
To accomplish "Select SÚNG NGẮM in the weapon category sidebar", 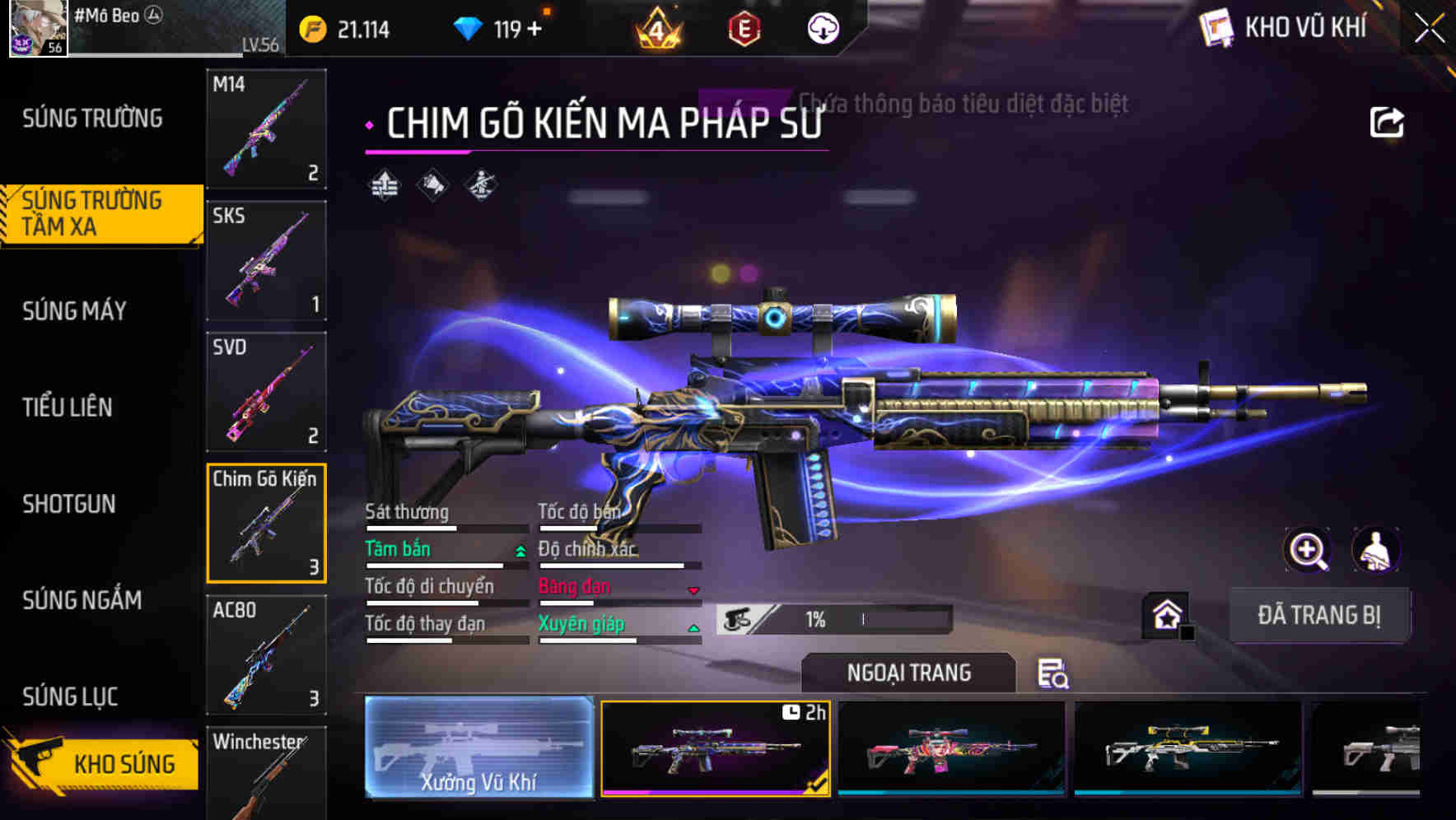I will [x=82, y=601].
